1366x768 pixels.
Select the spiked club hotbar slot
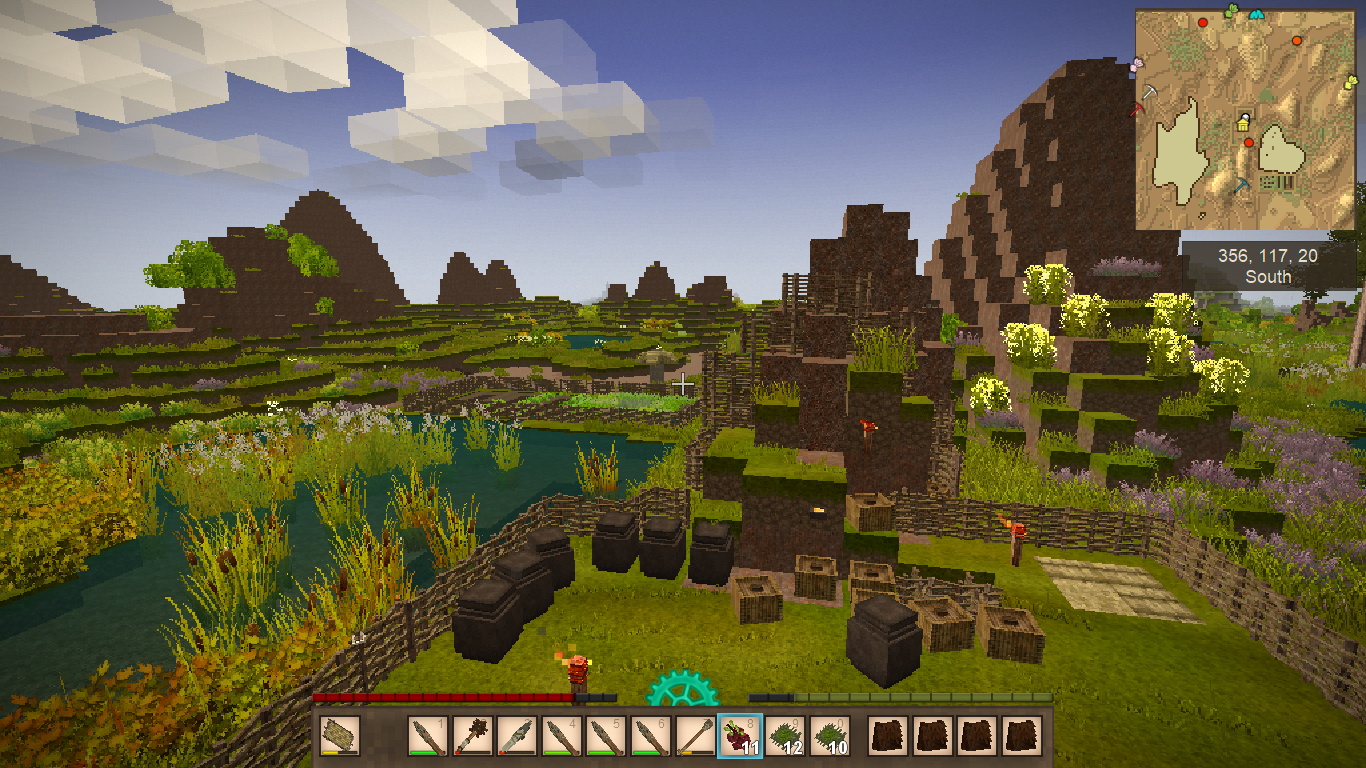click(473, 737)
